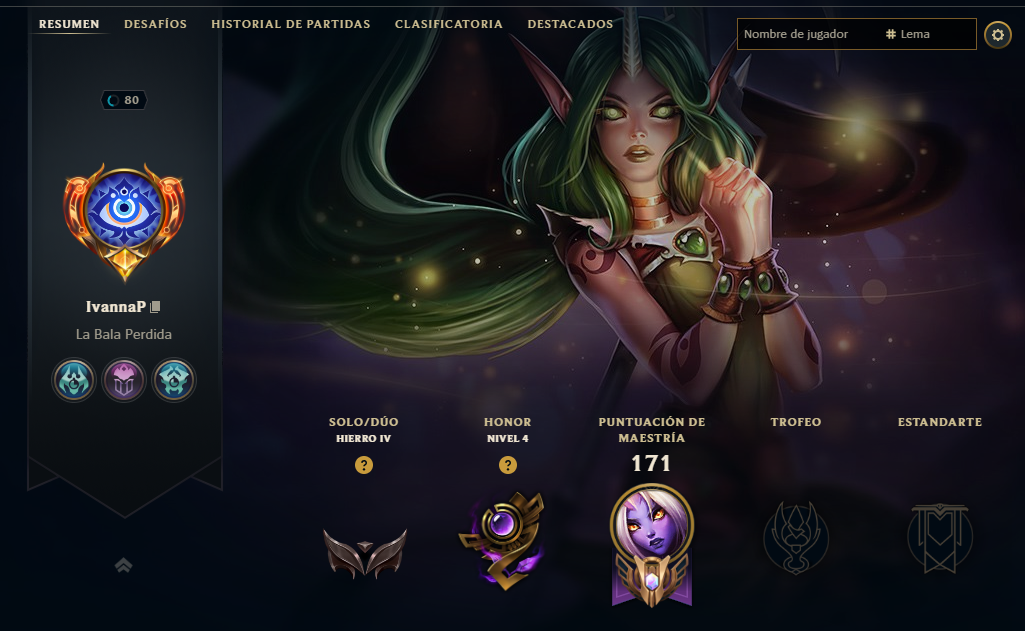
Task: Show the Historial de Partidas tab
Action: (x=290, y=24)
